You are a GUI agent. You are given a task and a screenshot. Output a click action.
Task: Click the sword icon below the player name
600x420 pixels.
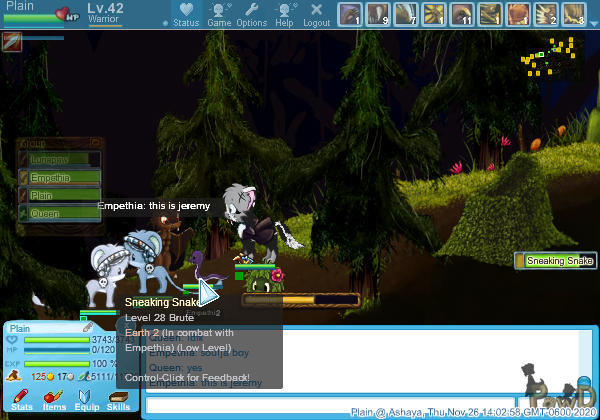point(12,41)
